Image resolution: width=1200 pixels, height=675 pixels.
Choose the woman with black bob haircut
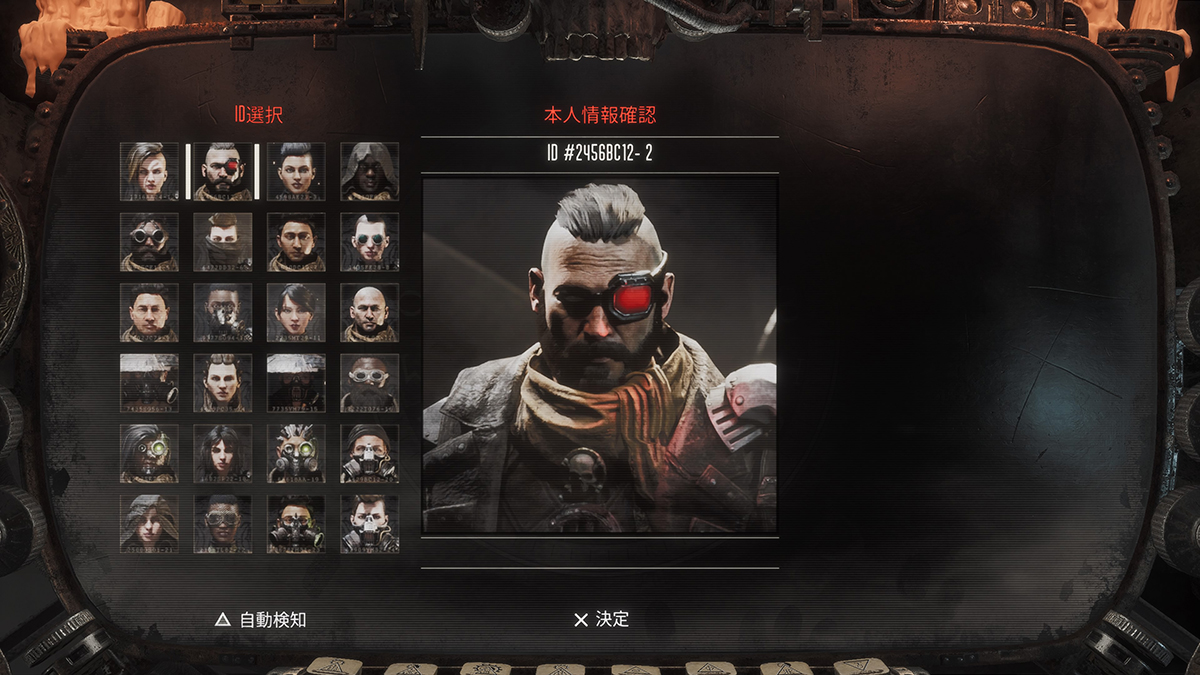(x=296, y=312)
